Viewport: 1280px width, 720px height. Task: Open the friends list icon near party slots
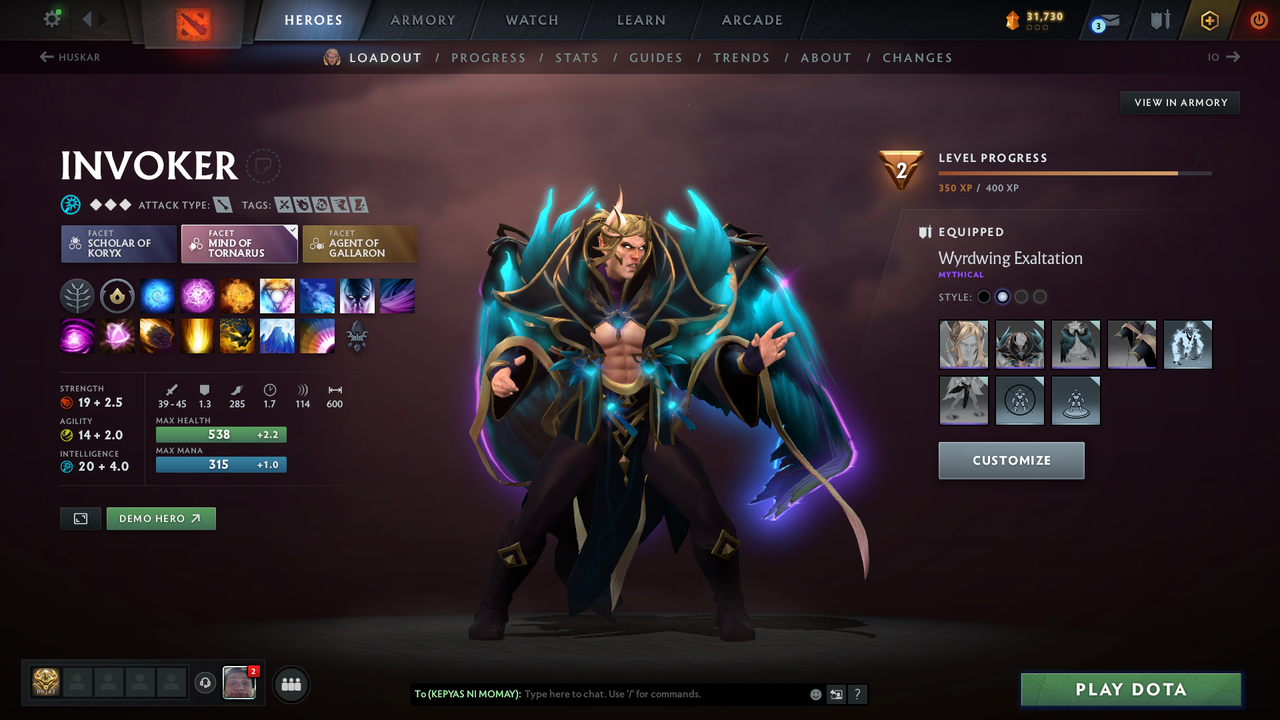click(290, 683)
